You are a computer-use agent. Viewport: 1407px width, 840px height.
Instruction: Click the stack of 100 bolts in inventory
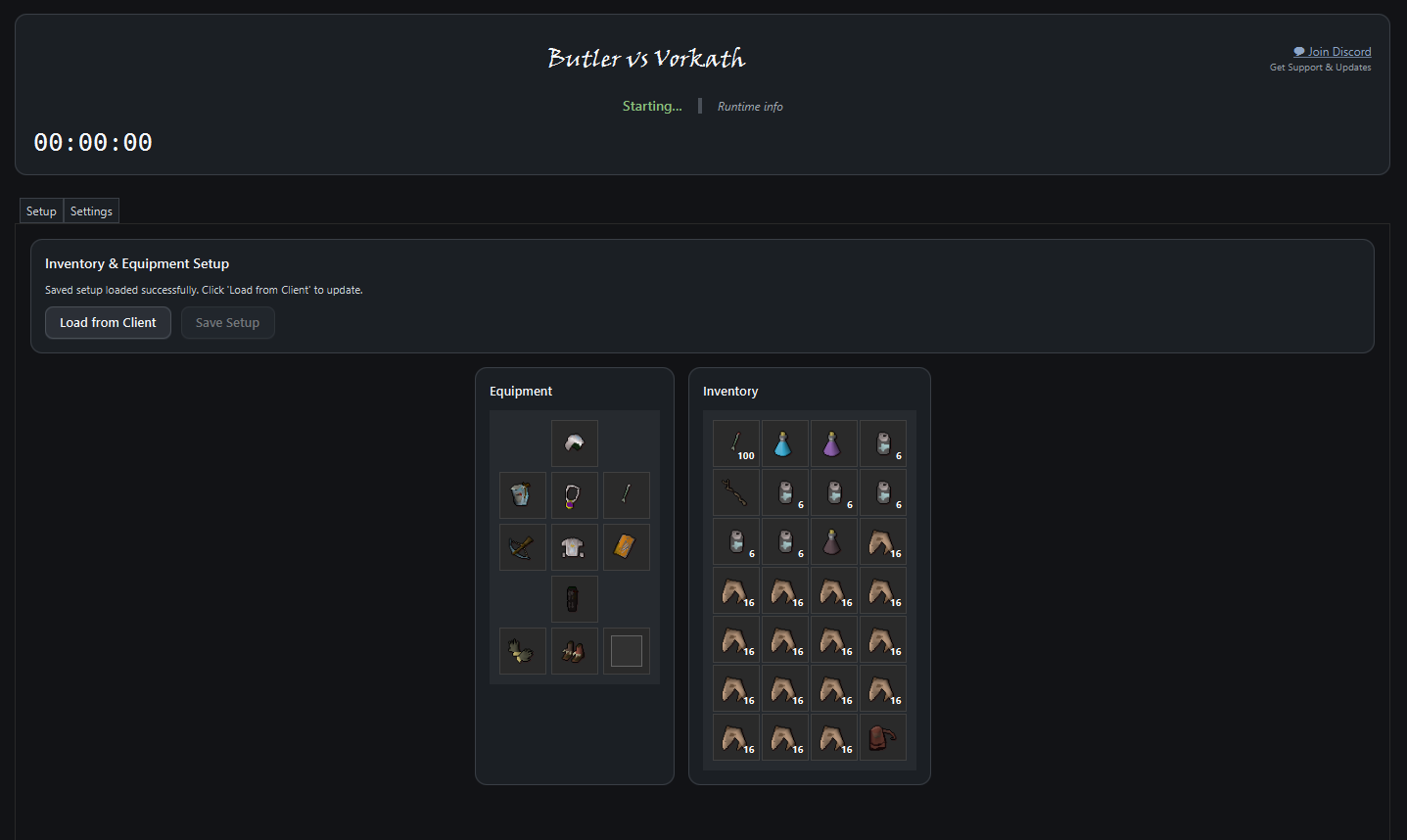(736, 443)
